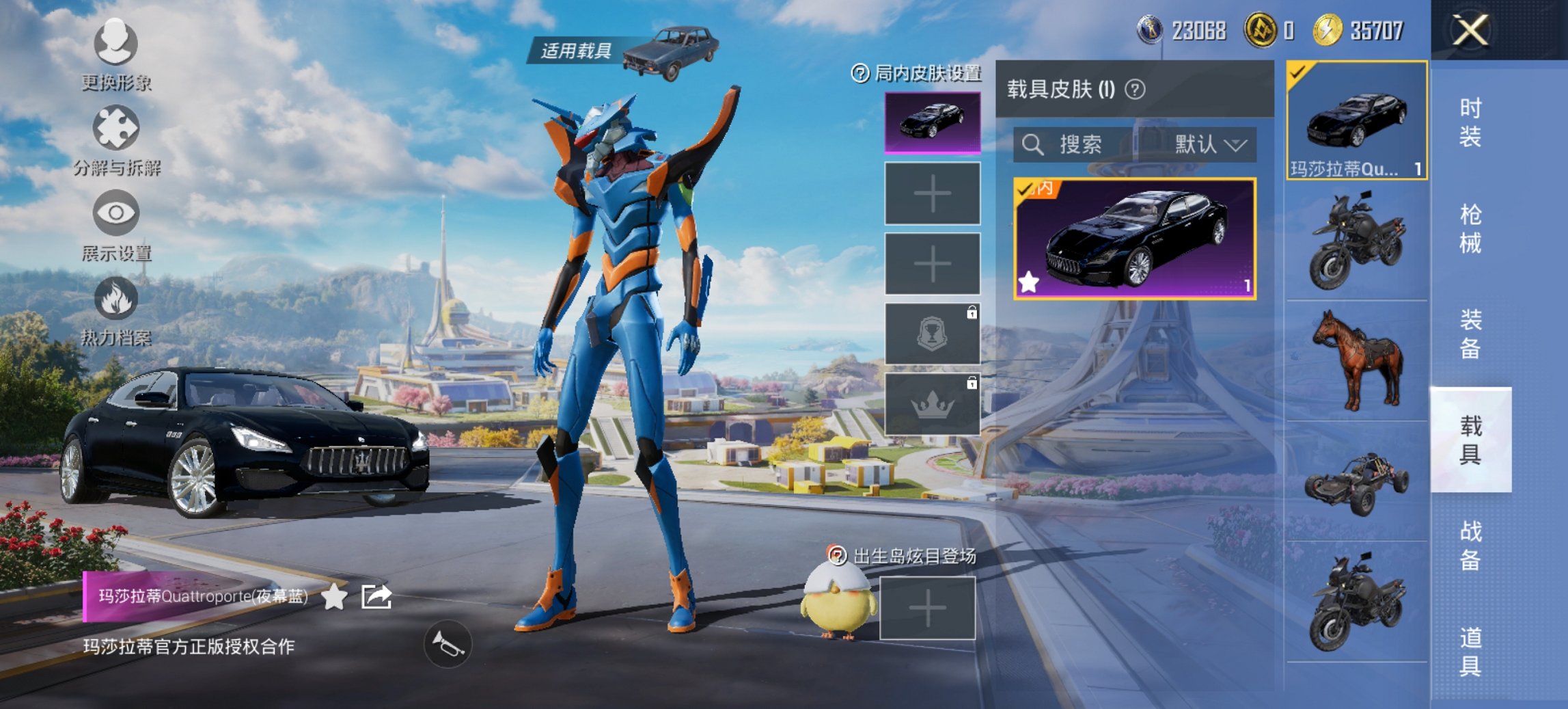Share the Maserati Quattroporte skin
Image resolution: width=1568 pixels, height=709 pixels.
click(x=376, y=597)
